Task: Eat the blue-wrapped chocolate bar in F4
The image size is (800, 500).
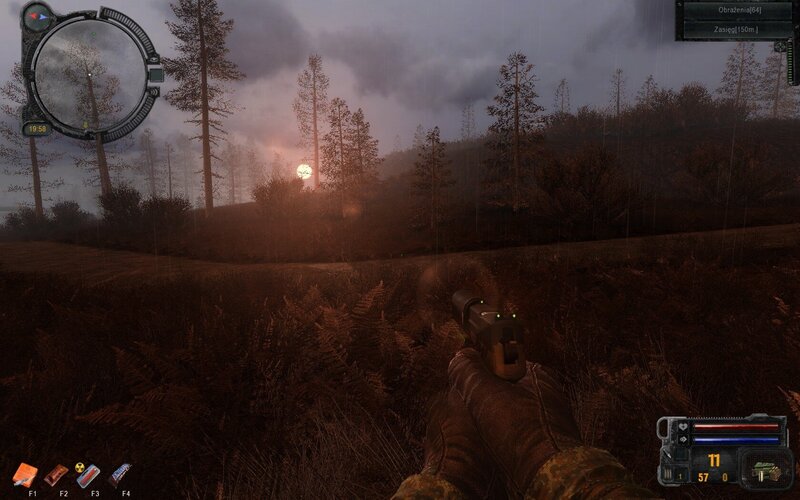Action: [120, 474]
